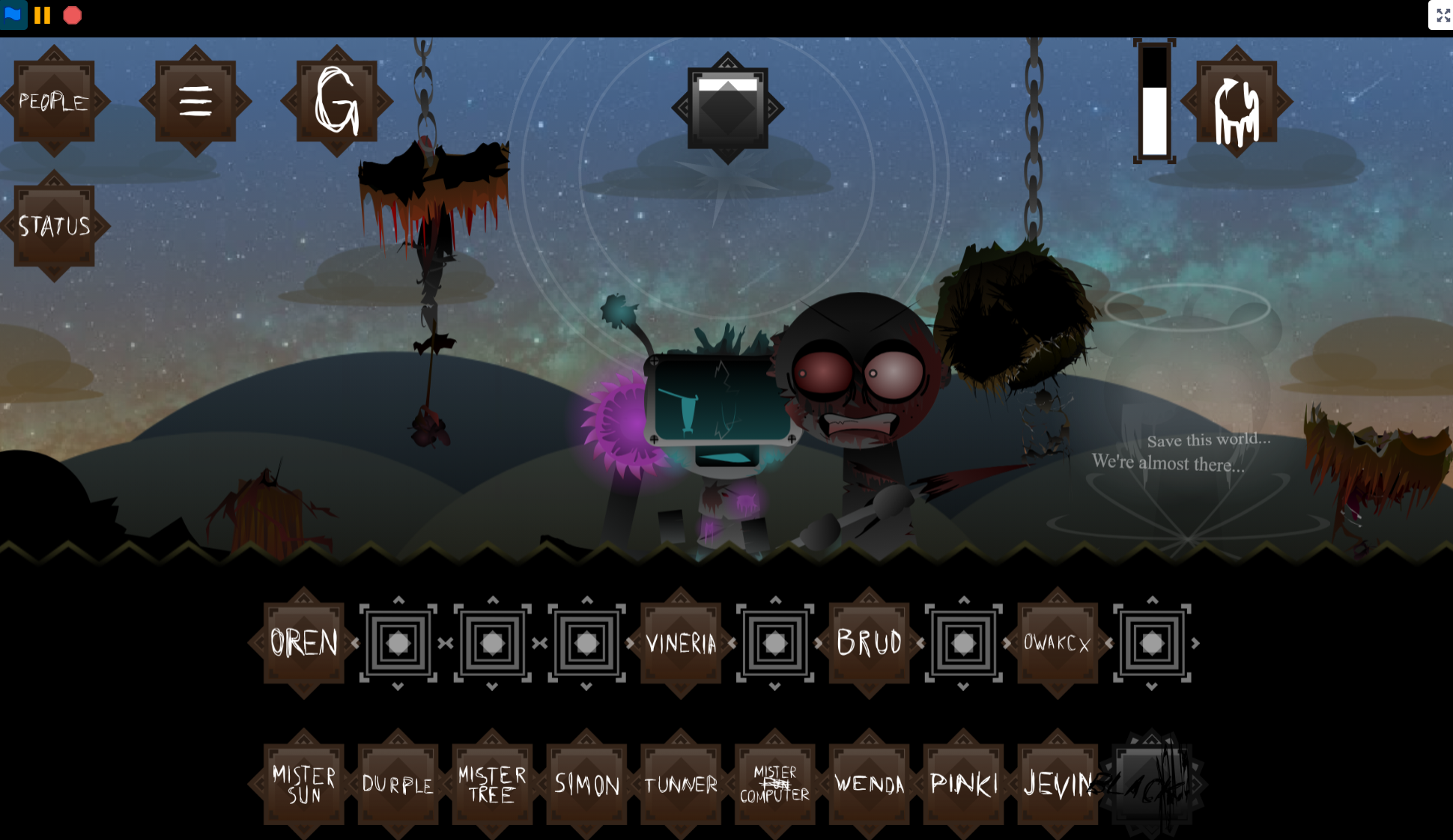Click the red stop button
Image resolution: width=1453 pixels, height=840 pixels.
coord(73,15)
